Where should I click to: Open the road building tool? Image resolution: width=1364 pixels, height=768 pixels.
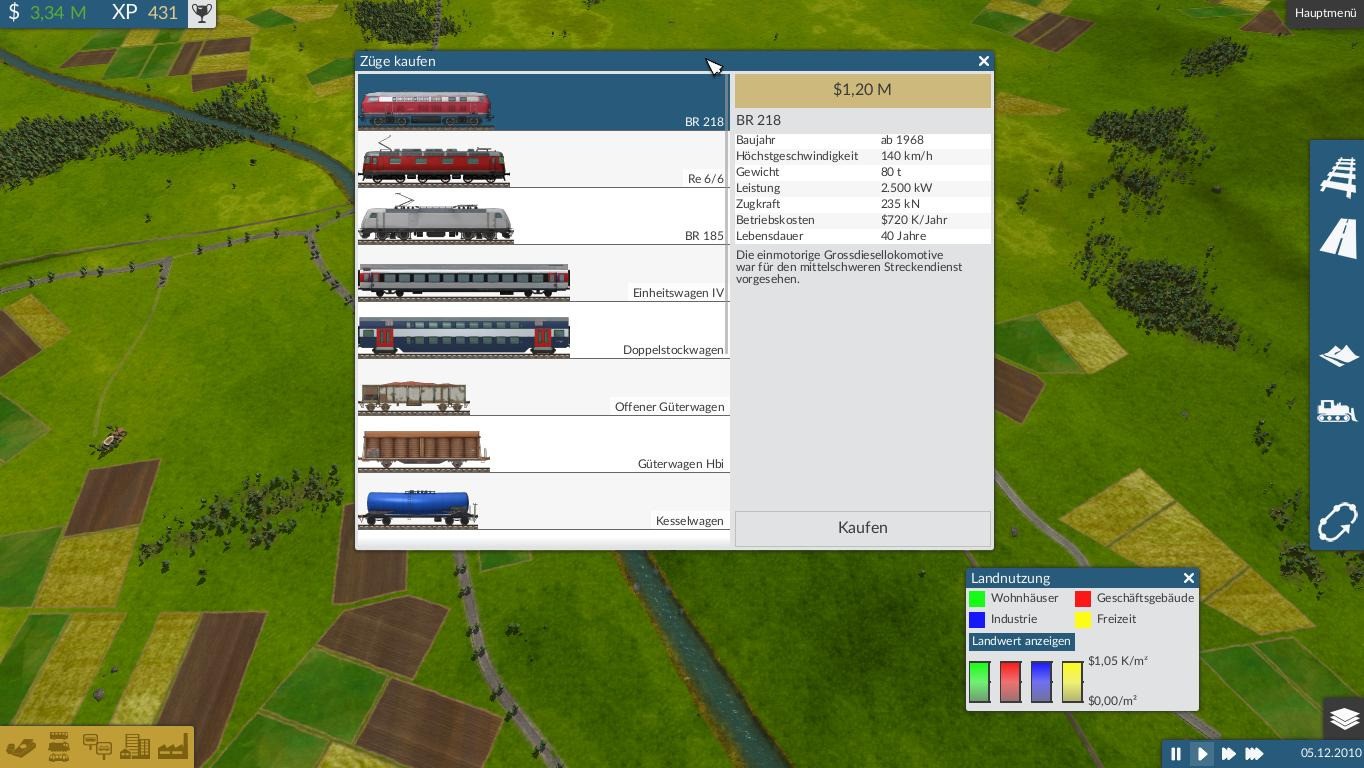[1338, 240]
